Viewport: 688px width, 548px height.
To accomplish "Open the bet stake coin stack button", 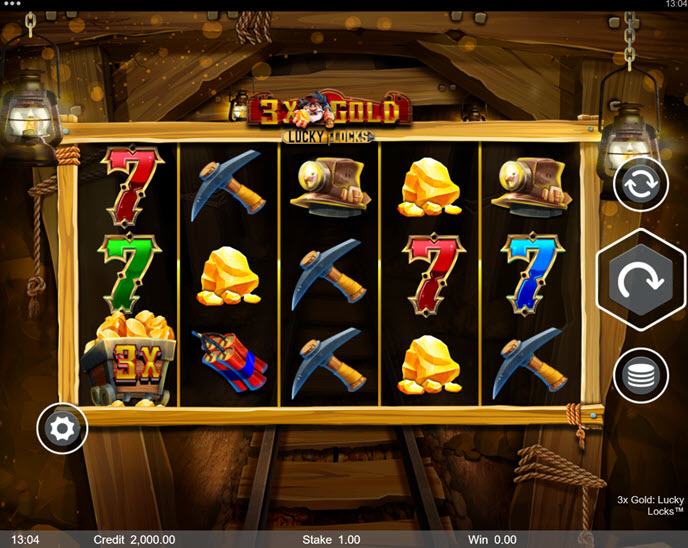I will [x=640, y=376].
